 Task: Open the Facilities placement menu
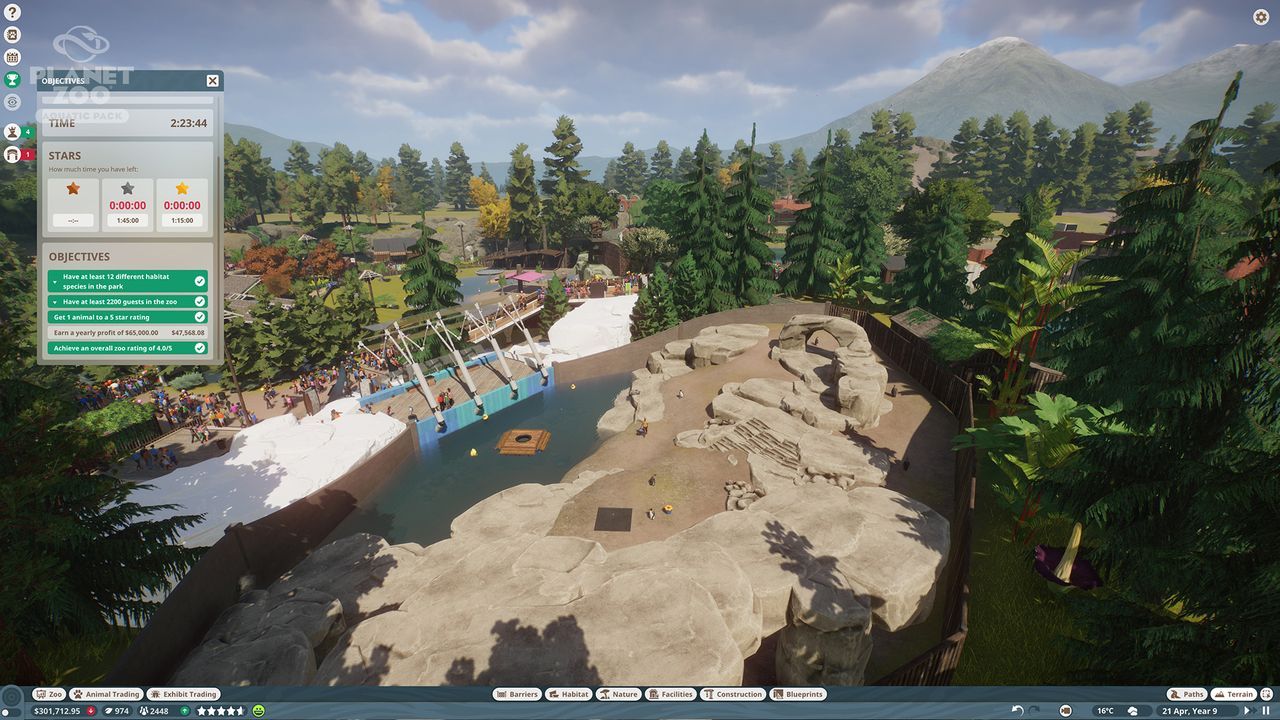point(671,694)
